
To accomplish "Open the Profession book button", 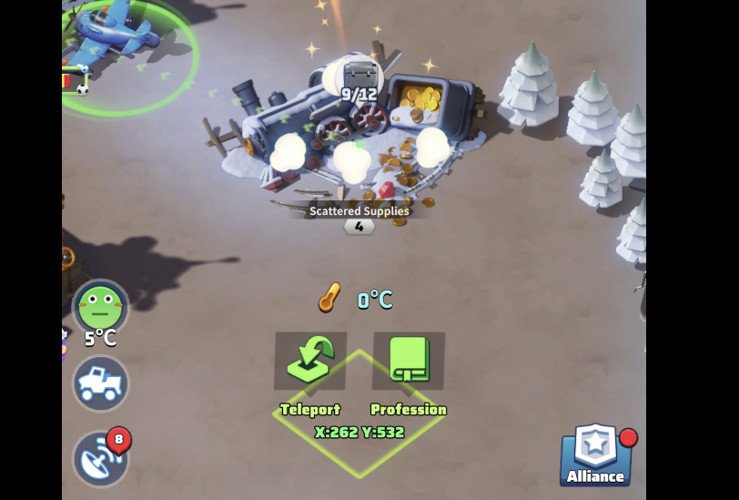I will pyautogui.click(x=408, y=361).
